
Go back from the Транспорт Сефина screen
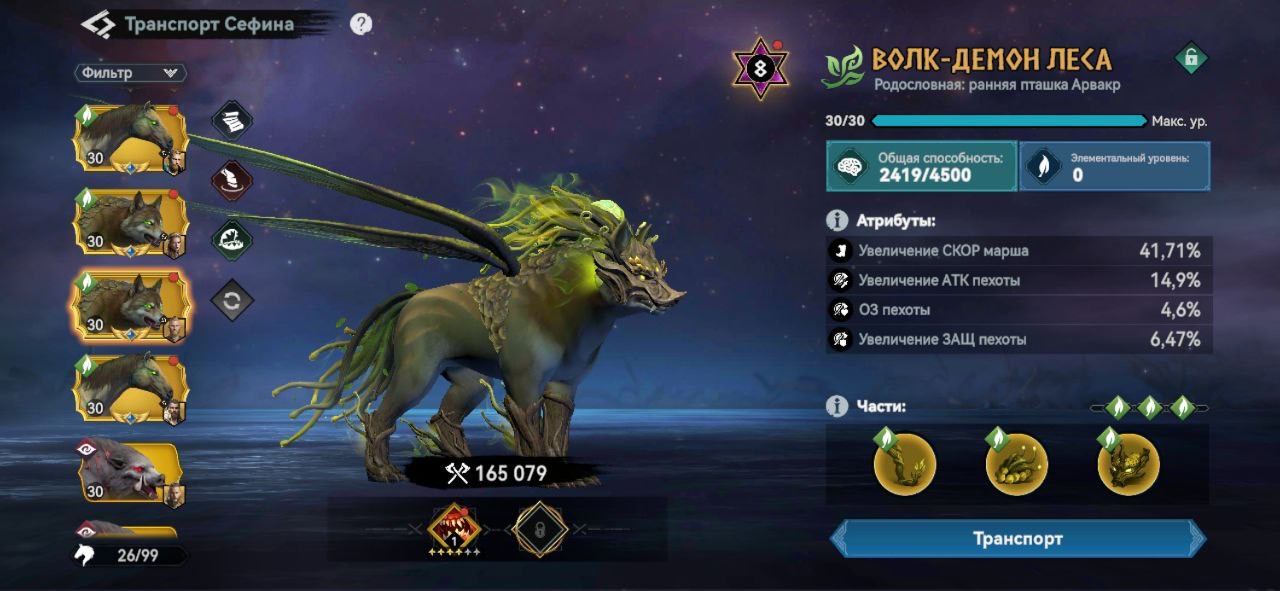pos(97,24)
